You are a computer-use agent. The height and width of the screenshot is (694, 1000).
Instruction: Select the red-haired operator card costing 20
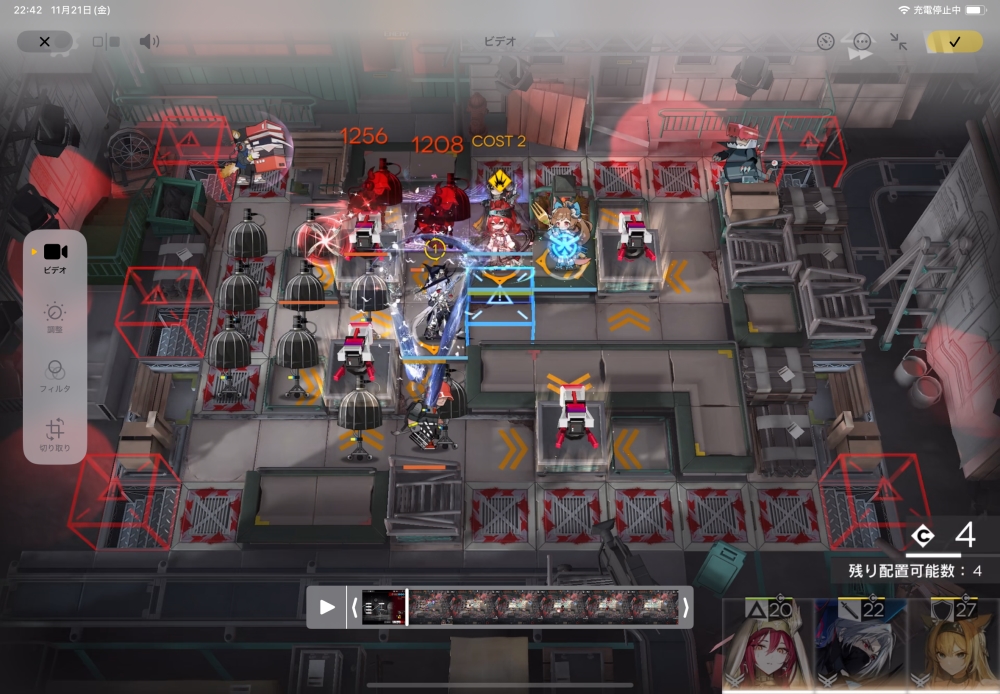767,645
